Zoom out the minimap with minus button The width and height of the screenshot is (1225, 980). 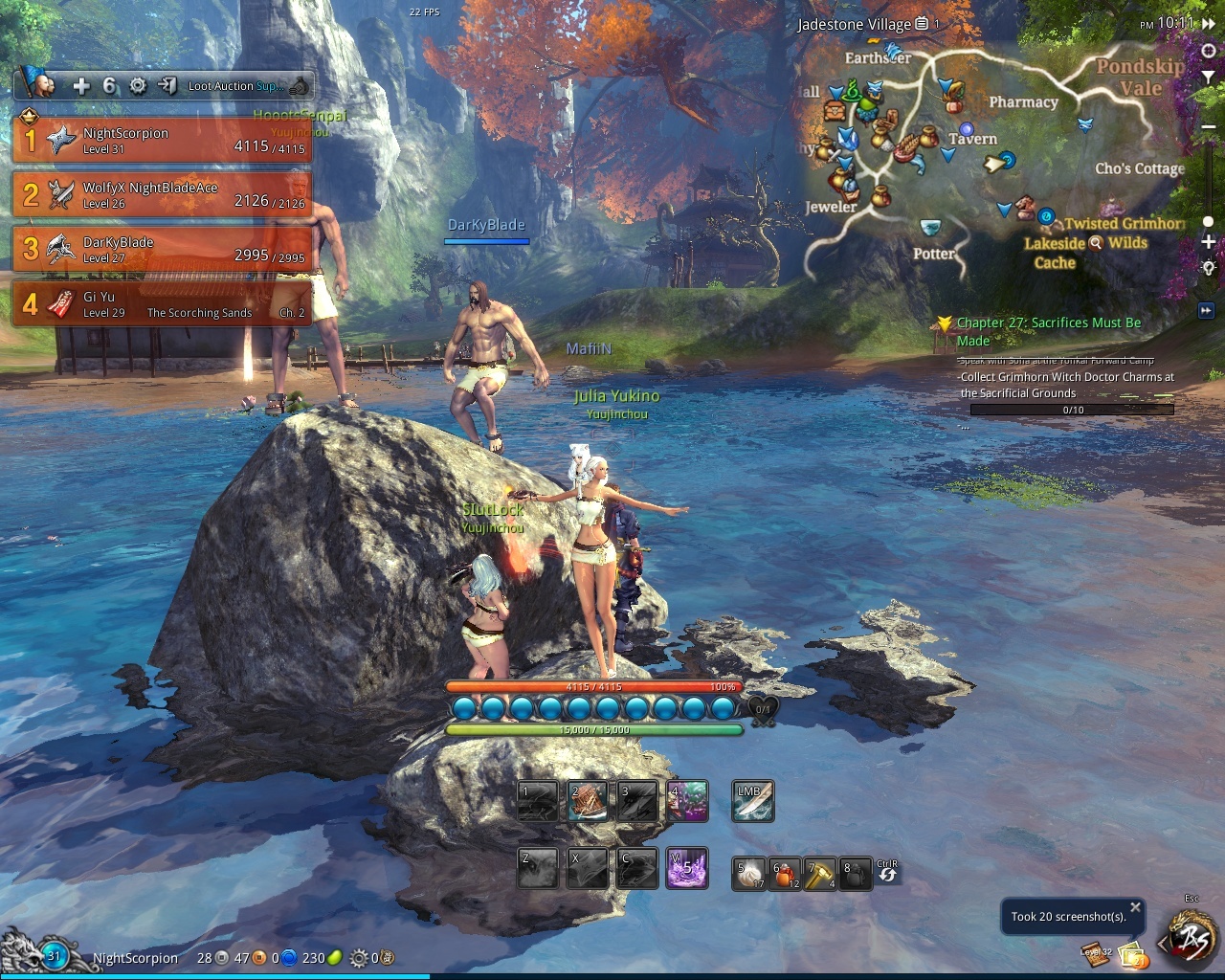1209,127
